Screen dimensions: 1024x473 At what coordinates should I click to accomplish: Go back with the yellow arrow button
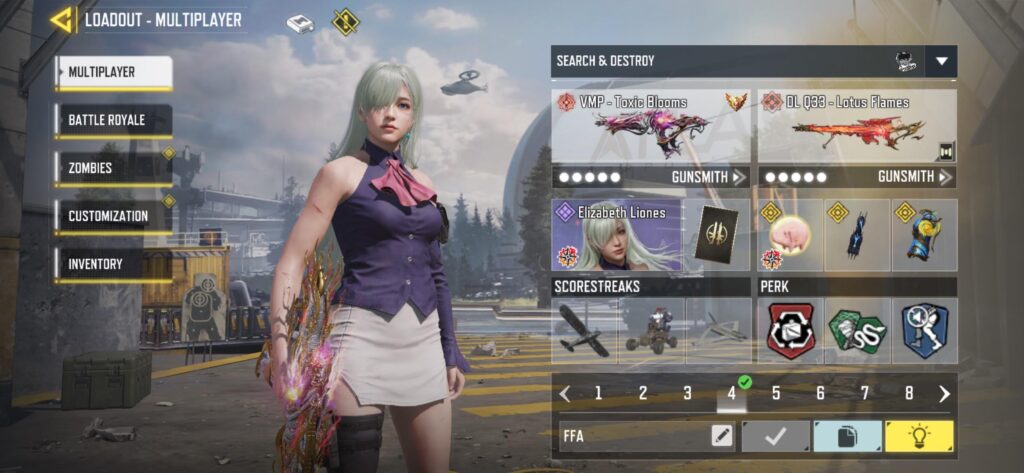62,20
